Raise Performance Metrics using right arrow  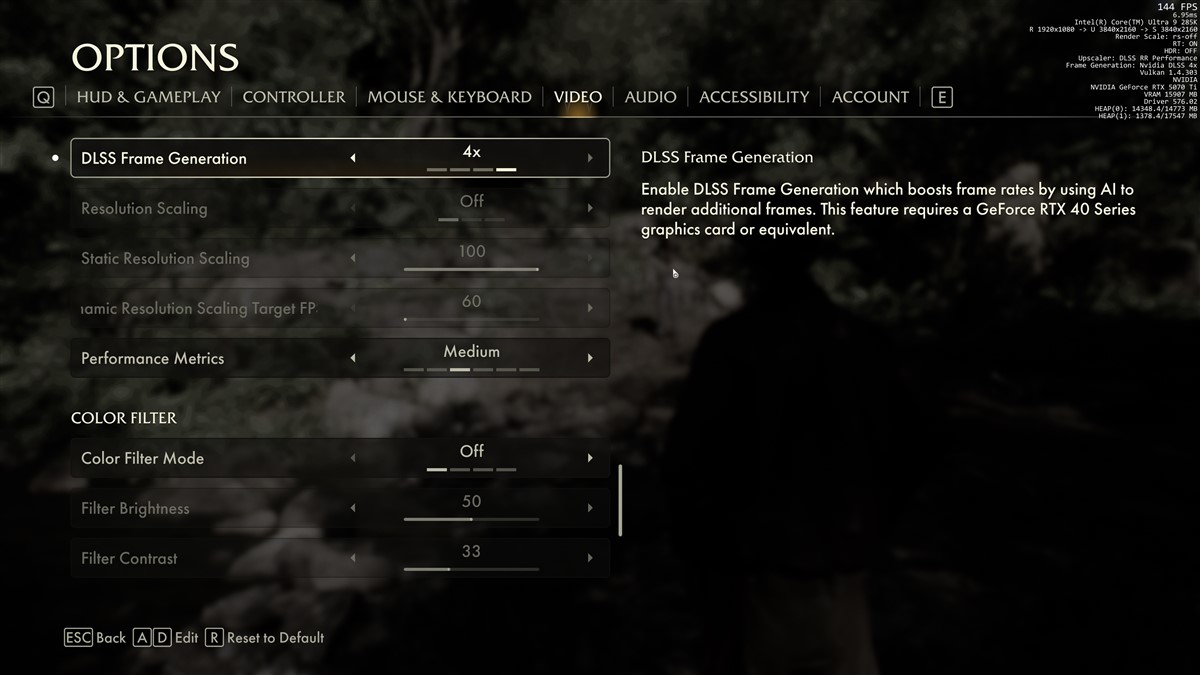(x=590, y=358)
